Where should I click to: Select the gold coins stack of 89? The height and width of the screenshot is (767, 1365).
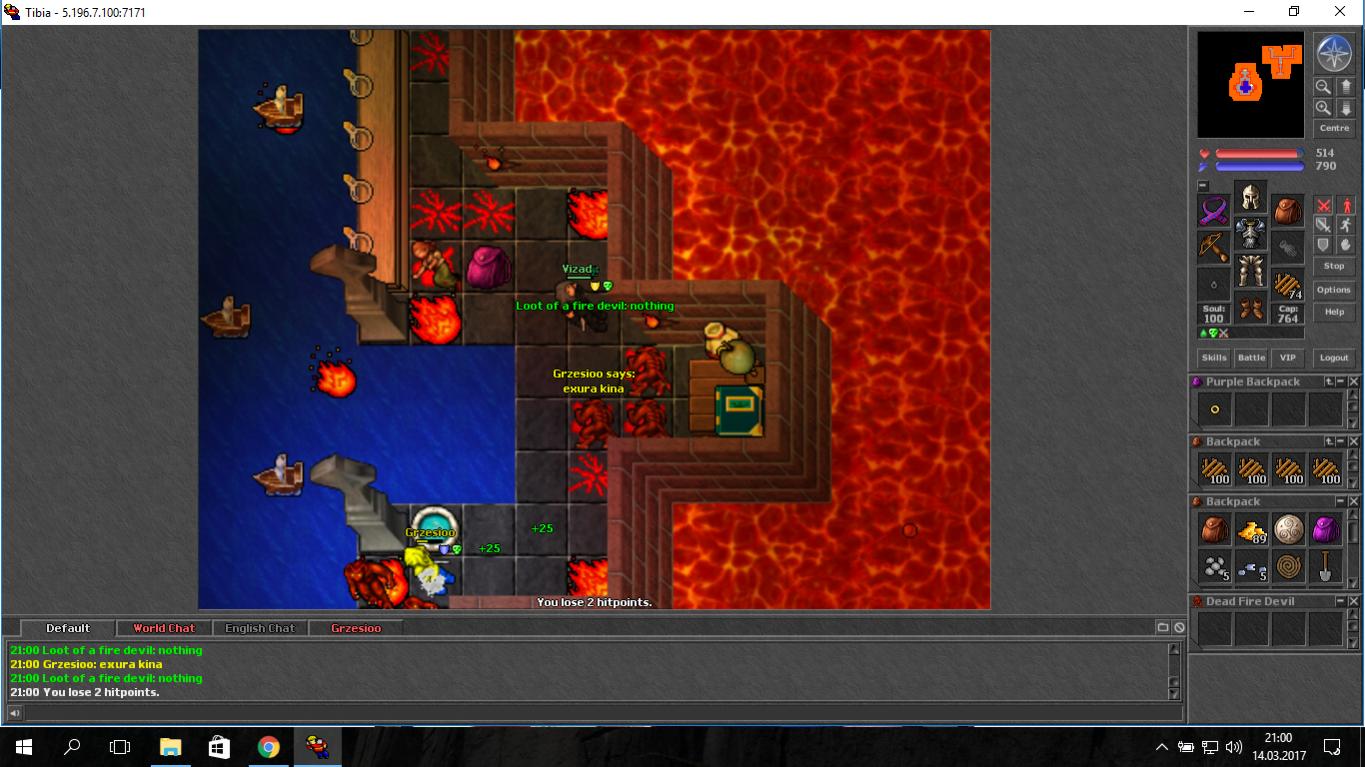point(1252,530)
